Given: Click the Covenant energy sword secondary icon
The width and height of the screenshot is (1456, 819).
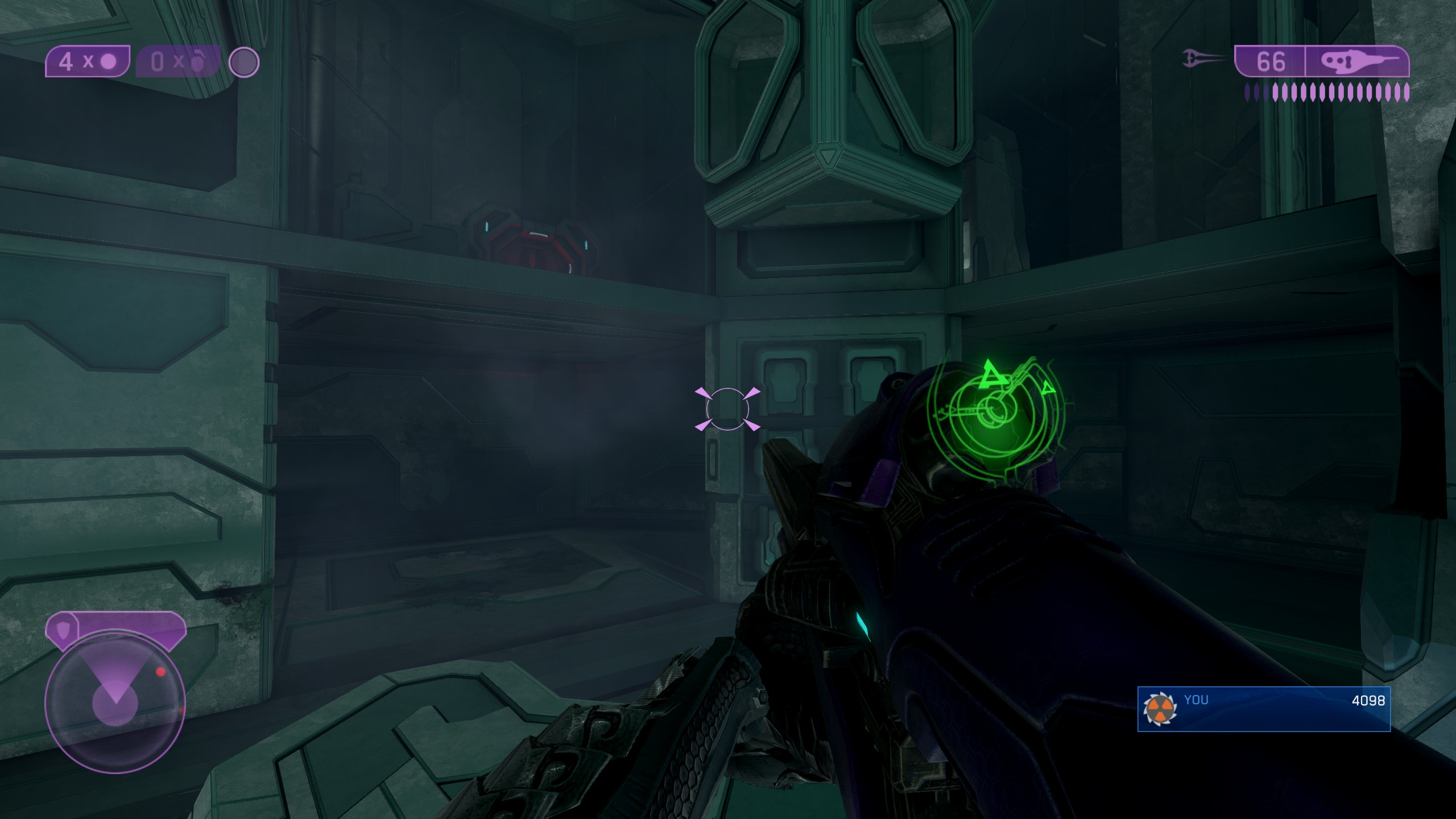Looking at the screenshot, I should pyautogui.click(x=1203, y=59).
